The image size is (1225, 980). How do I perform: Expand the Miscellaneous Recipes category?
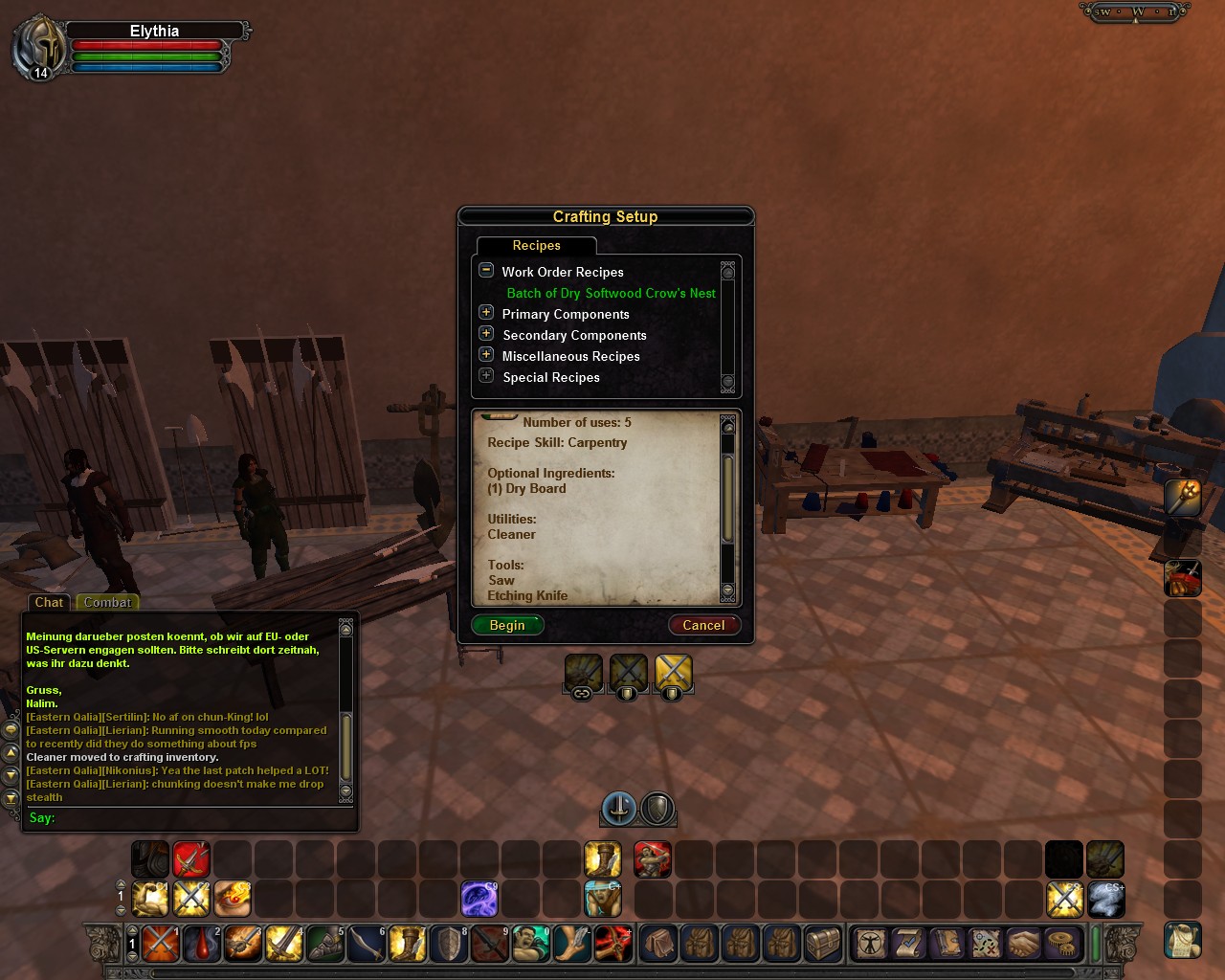(x=486, y=355)
